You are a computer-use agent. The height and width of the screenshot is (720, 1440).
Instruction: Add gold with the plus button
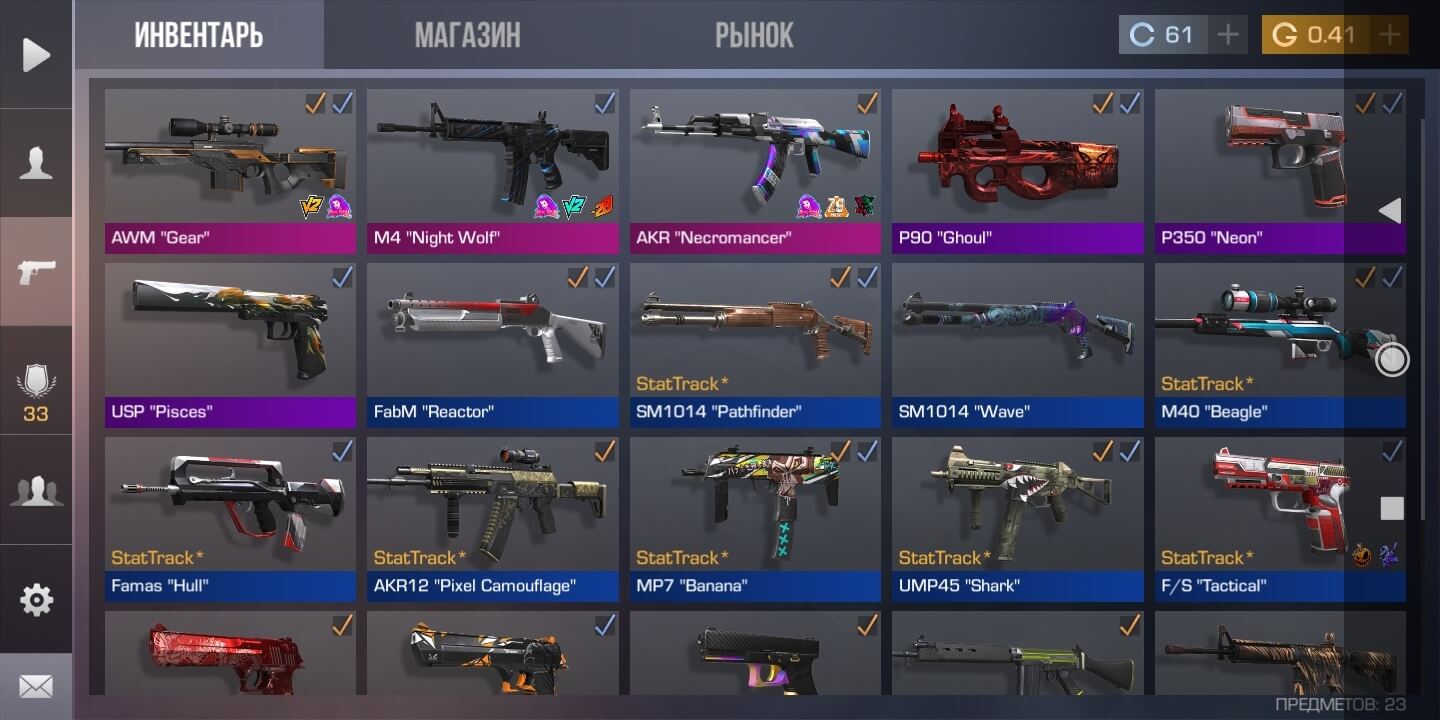(x=1389, y=36)
